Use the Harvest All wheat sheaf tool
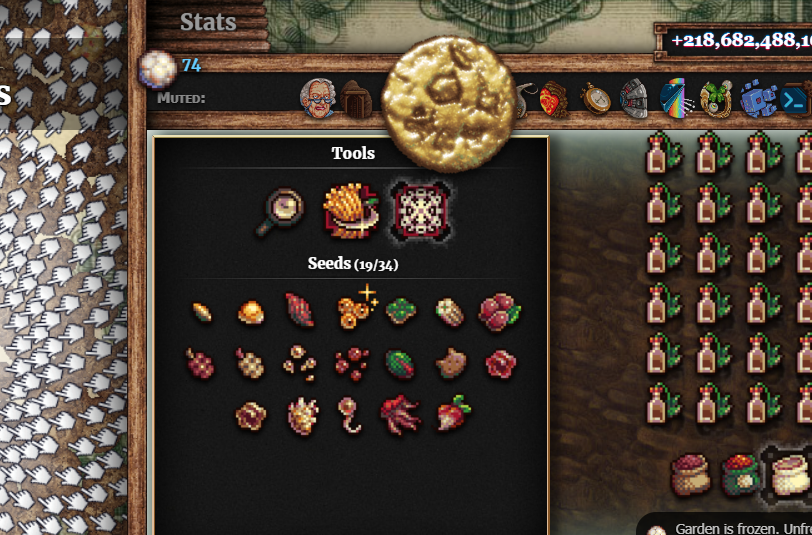The height and width of the screenshot is (535, 812). click(x=349, y=211)
